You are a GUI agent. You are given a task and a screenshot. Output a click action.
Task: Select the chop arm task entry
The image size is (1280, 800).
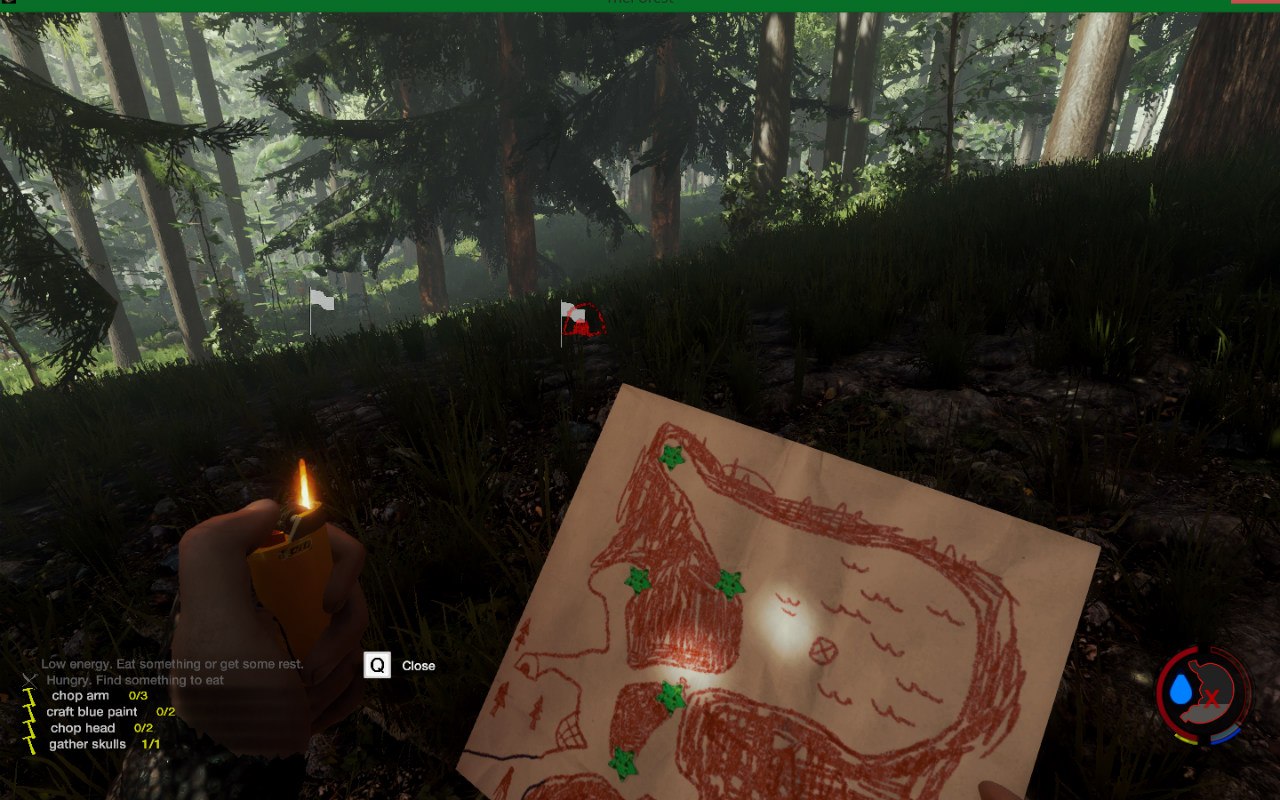[81, 696]
